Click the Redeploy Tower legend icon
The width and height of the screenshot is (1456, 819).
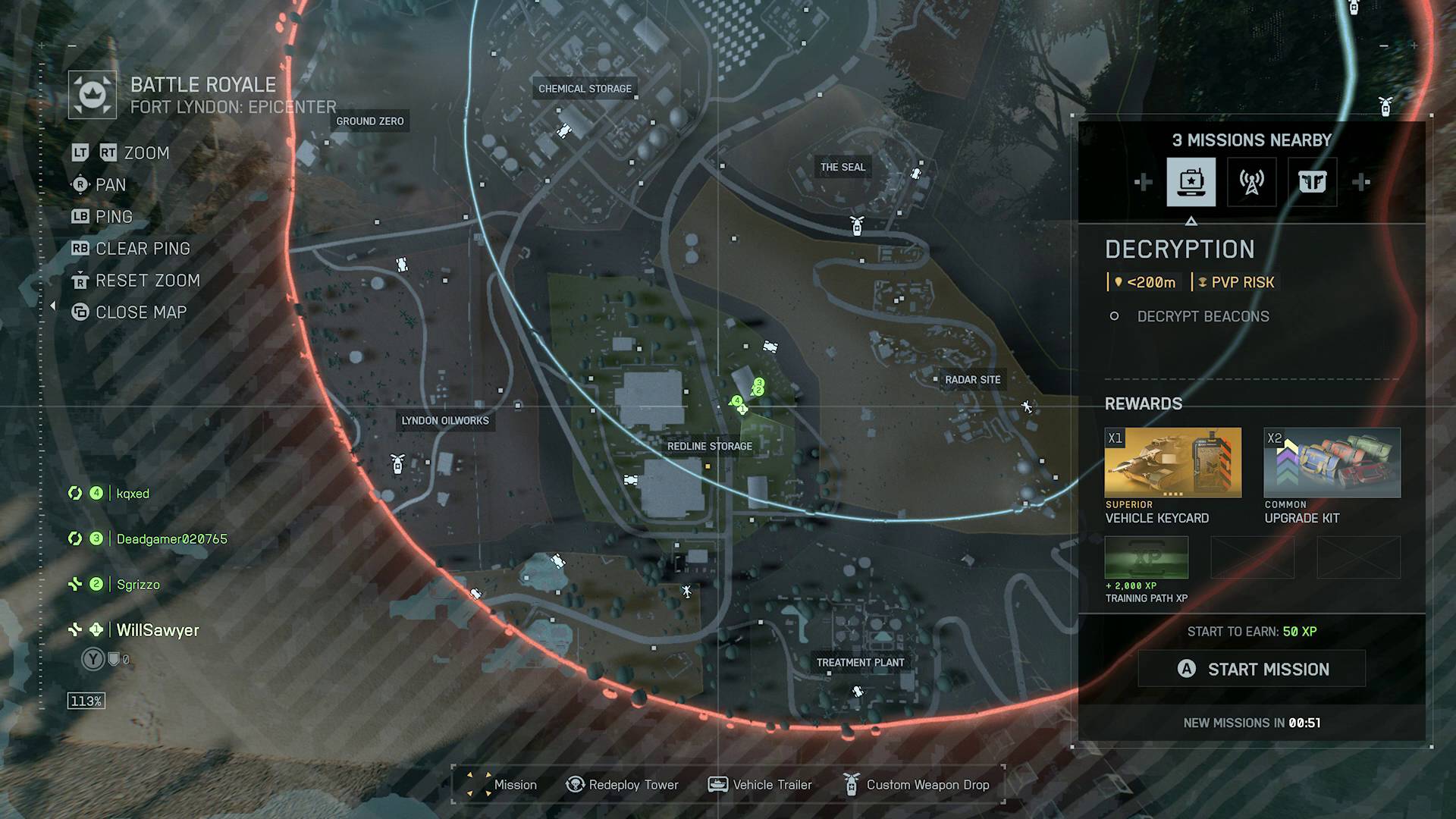576,784
